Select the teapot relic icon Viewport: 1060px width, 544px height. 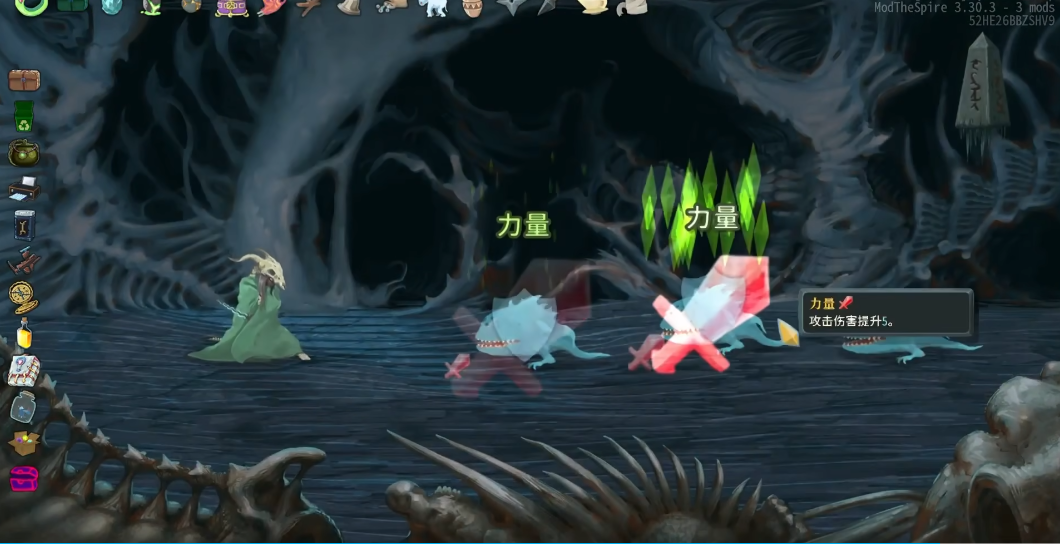click(x=593, y=6)
